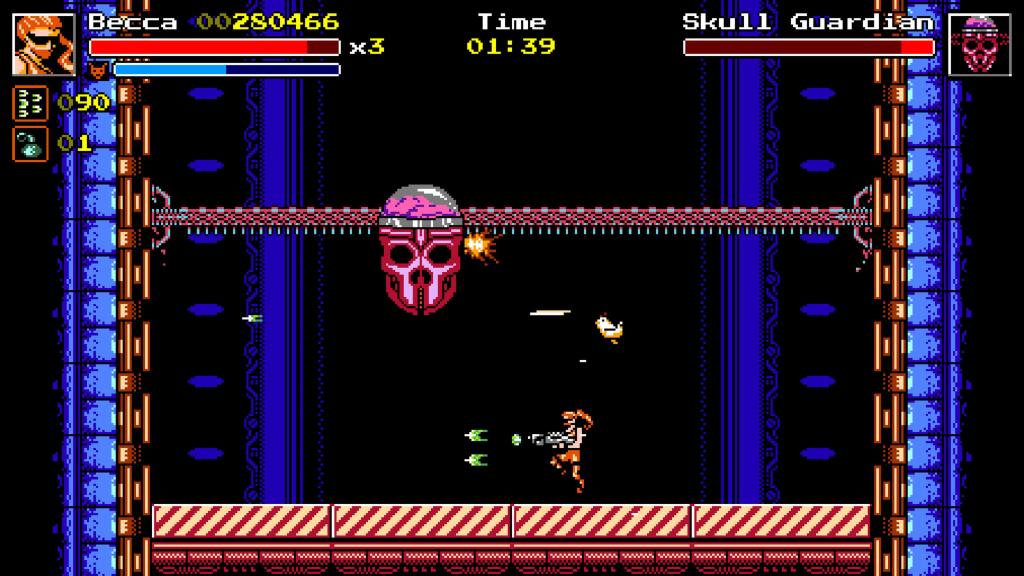Click Becca's character portrait

point(44,44)
